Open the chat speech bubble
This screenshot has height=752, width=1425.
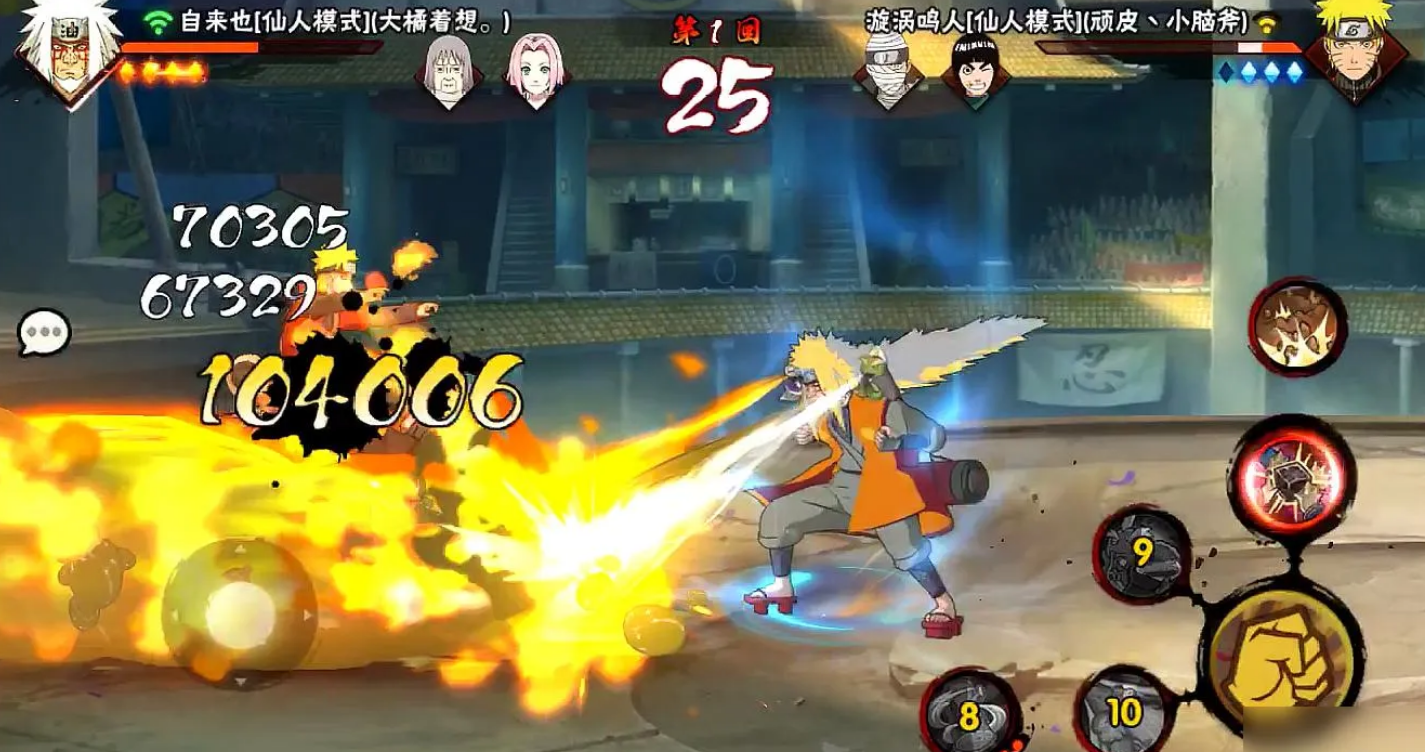pos(45,332)
